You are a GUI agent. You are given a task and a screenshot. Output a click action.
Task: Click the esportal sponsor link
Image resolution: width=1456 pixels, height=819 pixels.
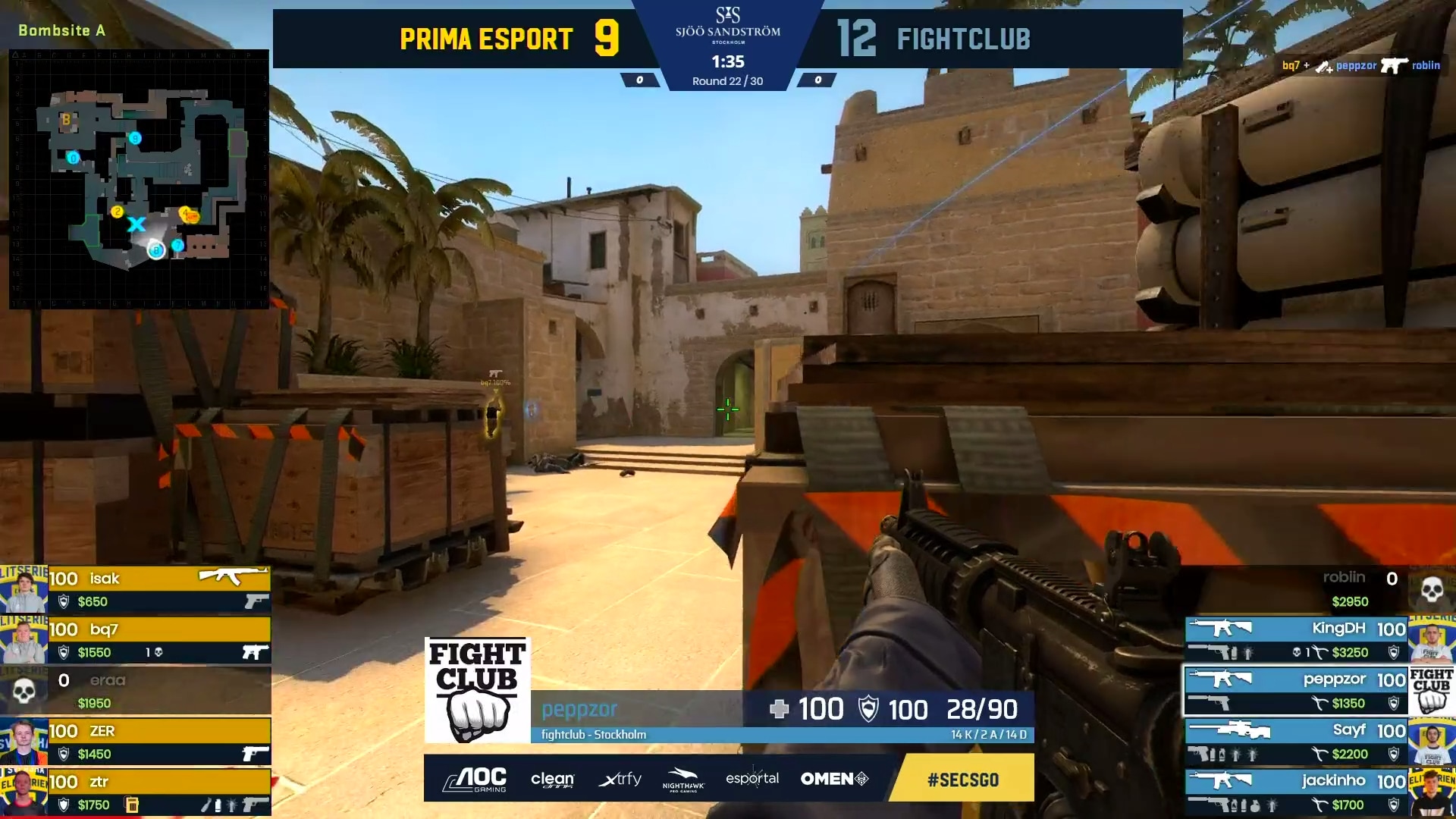752,778
